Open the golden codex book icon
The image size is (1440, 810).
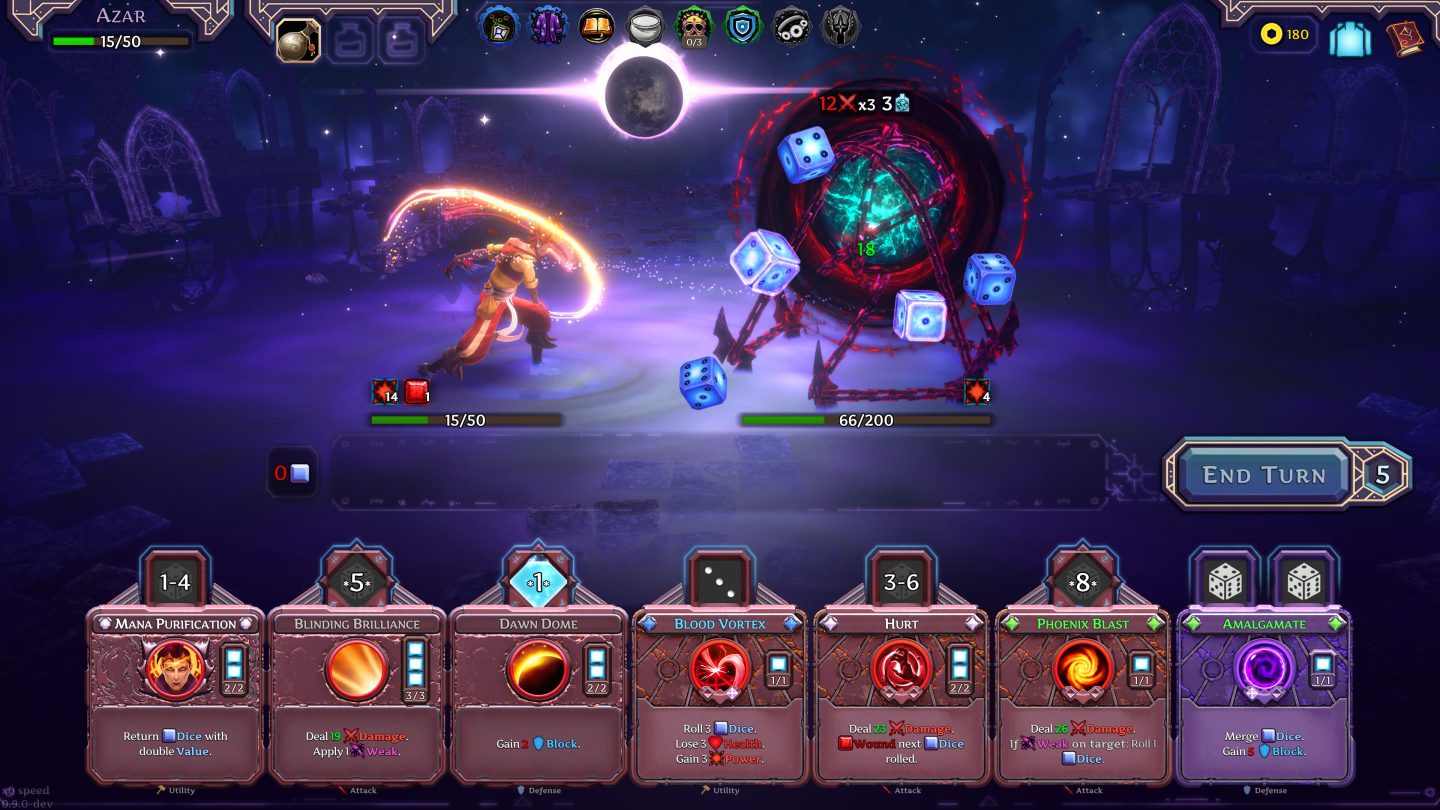(595, 25)
